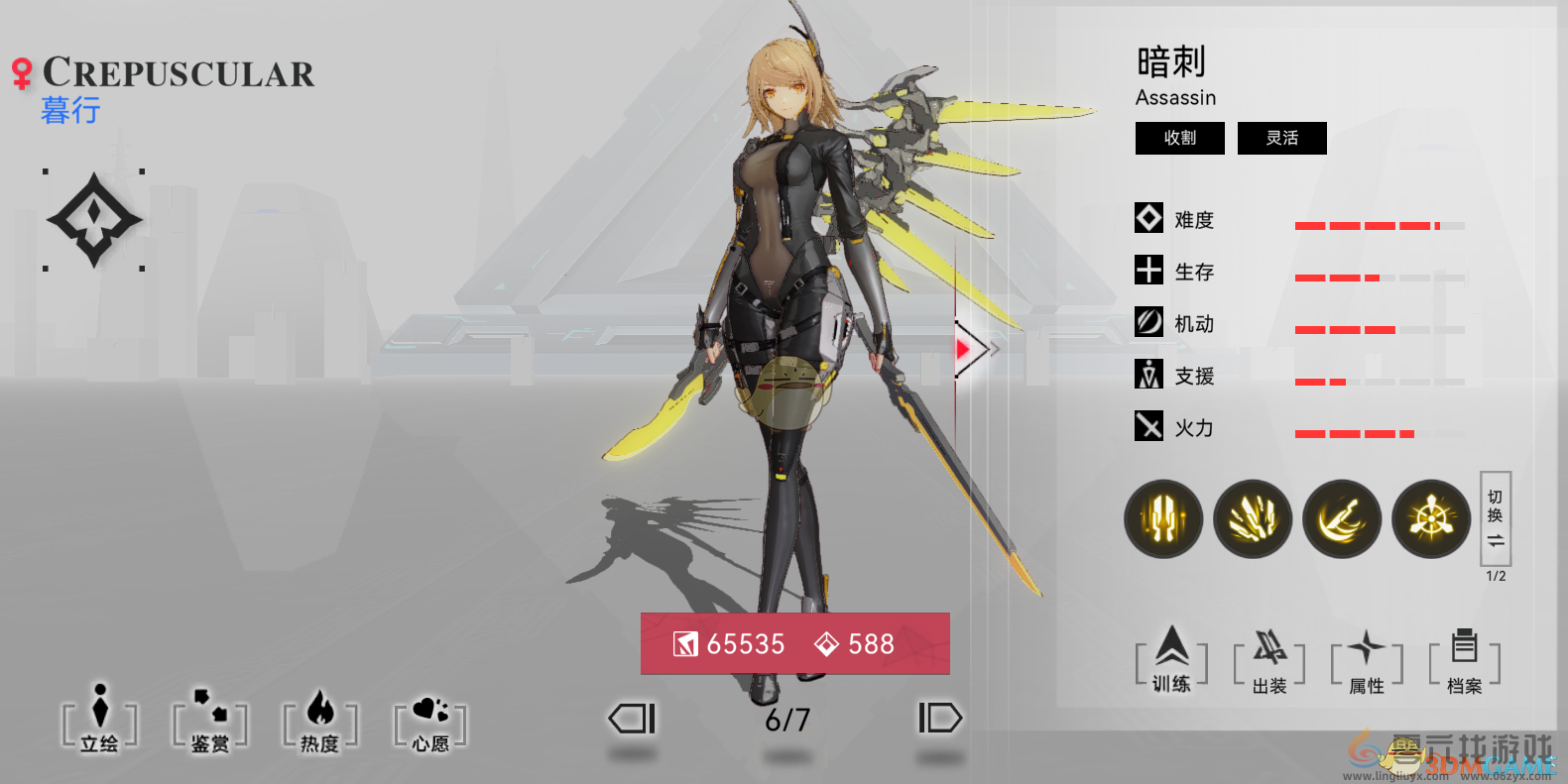Select the fourth radial burst skill icon

click(1430, 518)
